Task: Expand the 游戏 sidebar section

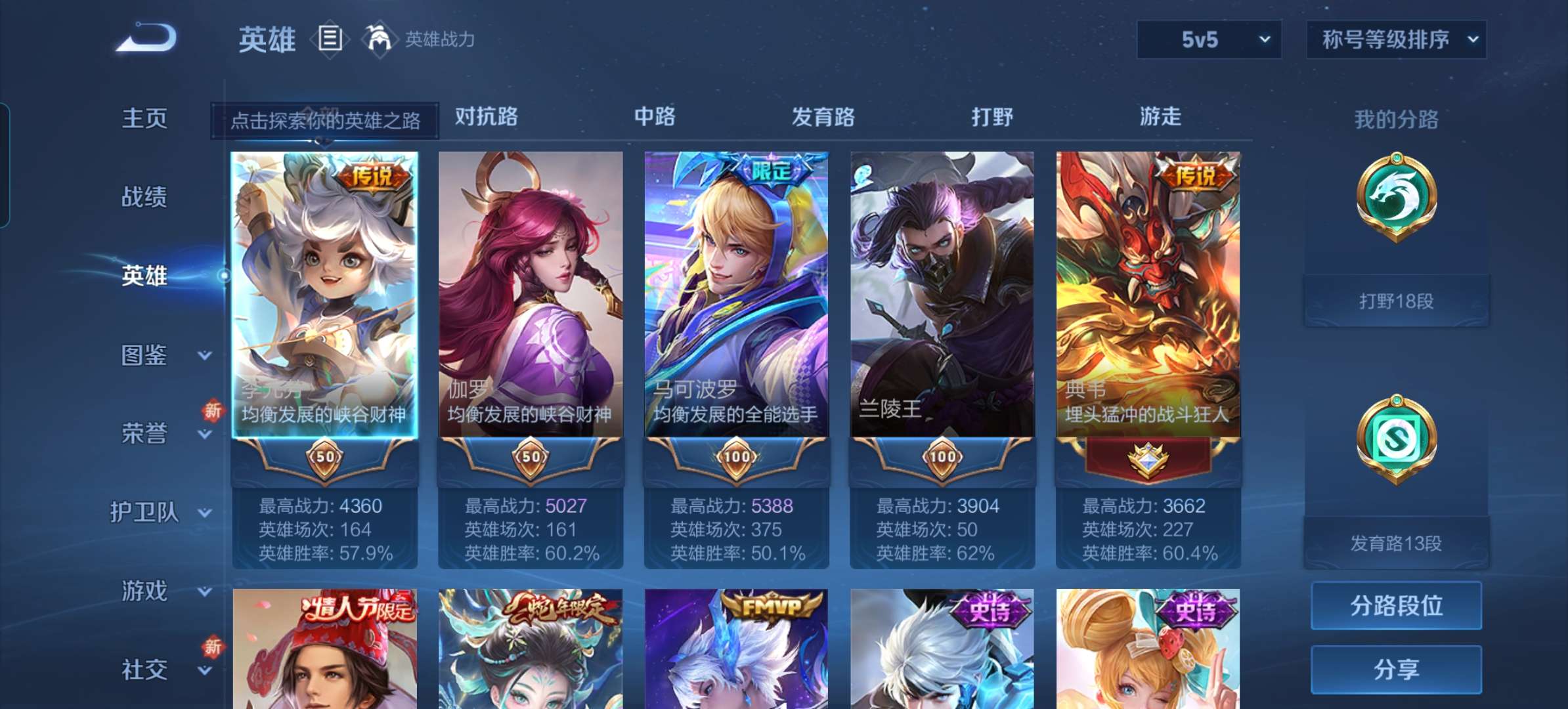Action: point(146,591)
